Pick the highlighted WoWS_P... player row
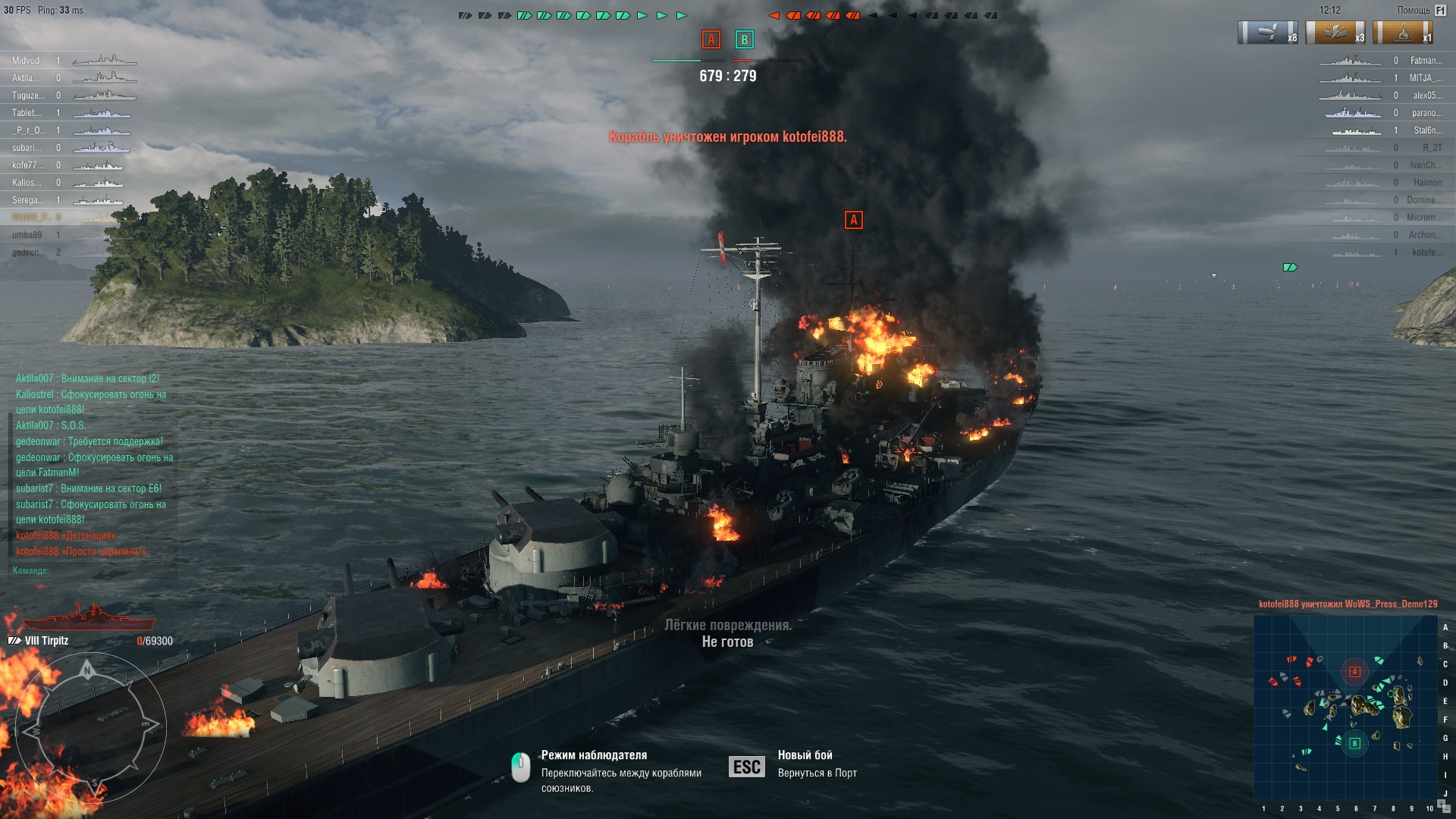The image size is (1456, 819). tap(27, 218)
